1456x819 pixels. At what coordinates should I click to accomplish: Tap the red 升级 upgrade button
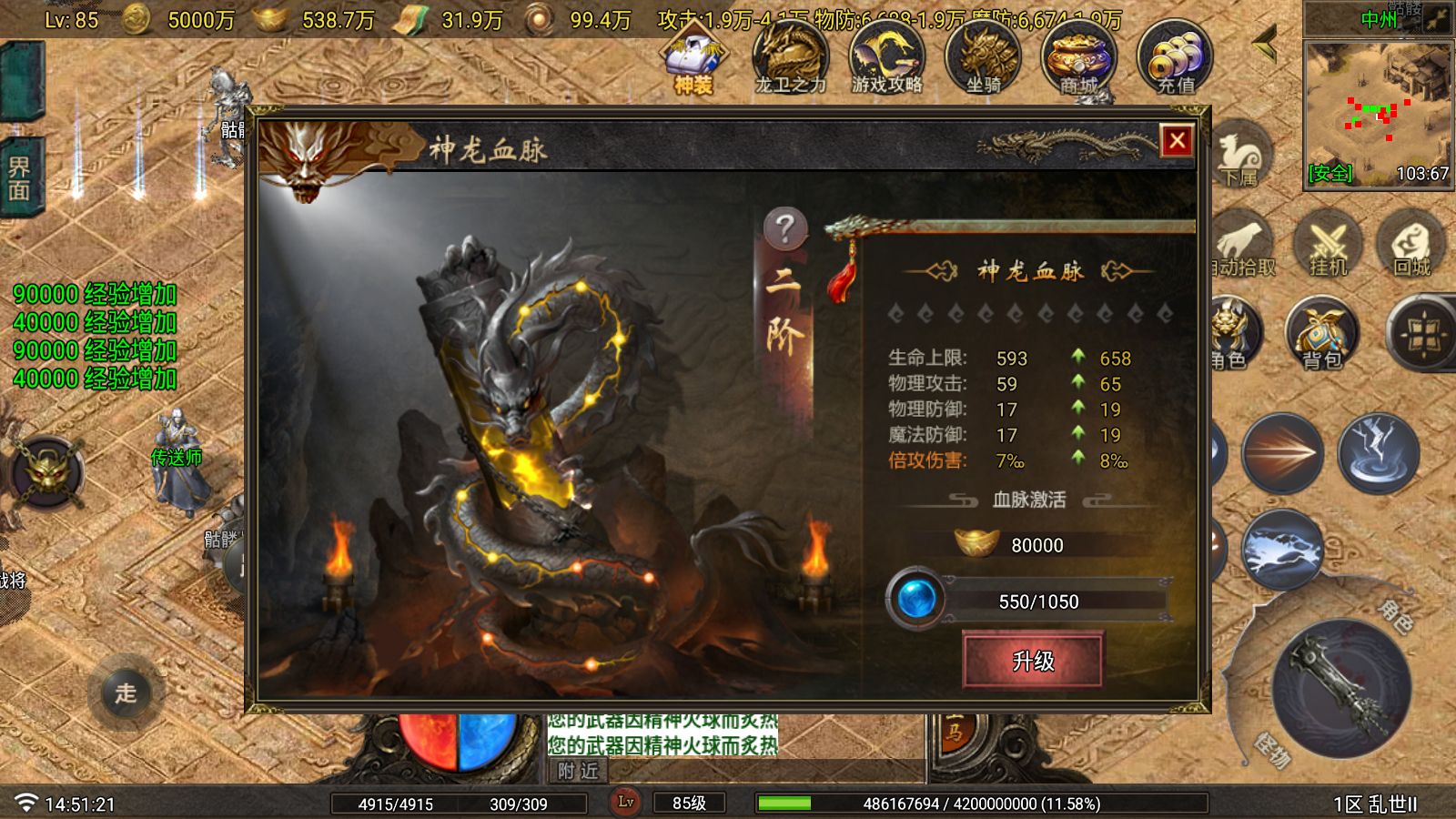[1033, 660]
